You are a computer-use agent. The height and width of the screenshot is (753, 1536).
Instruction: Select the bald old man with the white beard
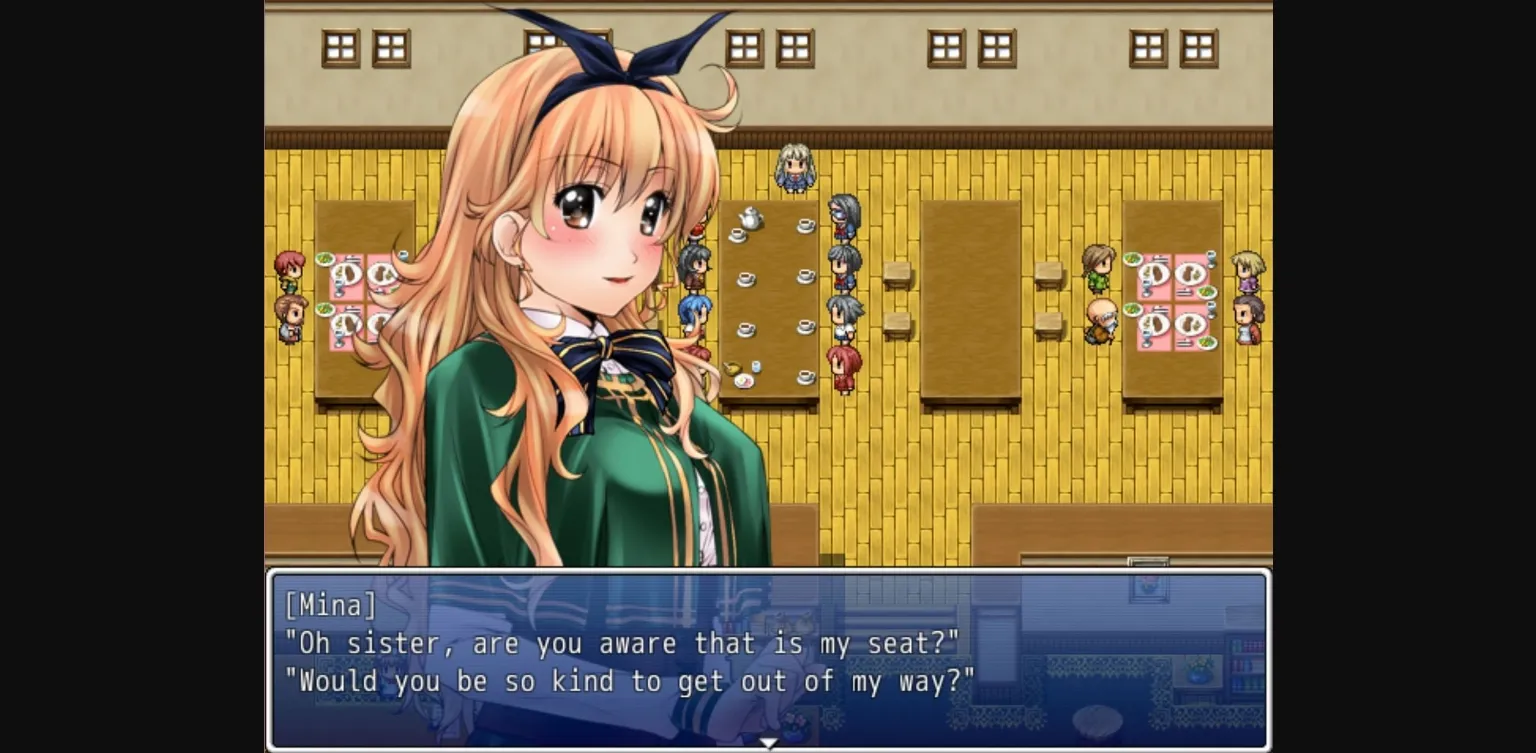1100,318
